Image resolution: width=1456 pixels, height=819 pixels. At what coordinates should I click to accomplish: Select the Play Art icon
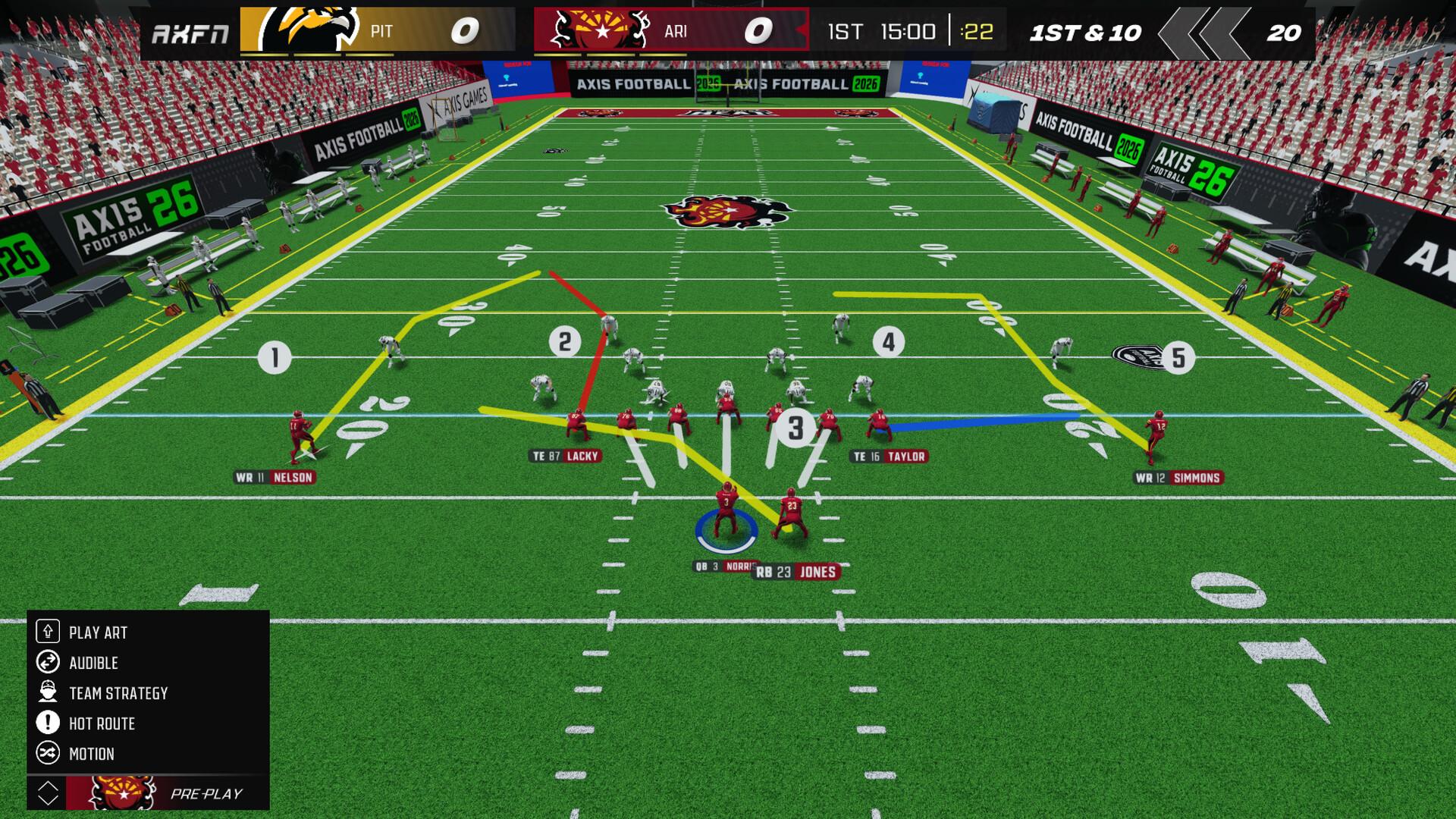[x=49, y=631]
